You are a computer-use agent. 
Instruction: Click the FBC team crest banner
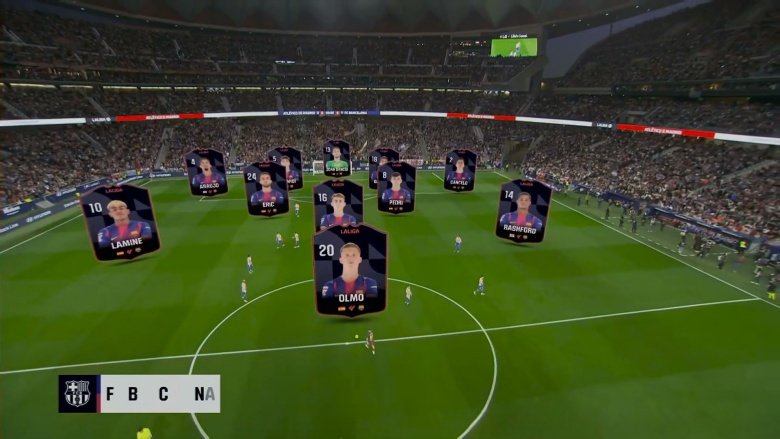[x=139, y=394]
